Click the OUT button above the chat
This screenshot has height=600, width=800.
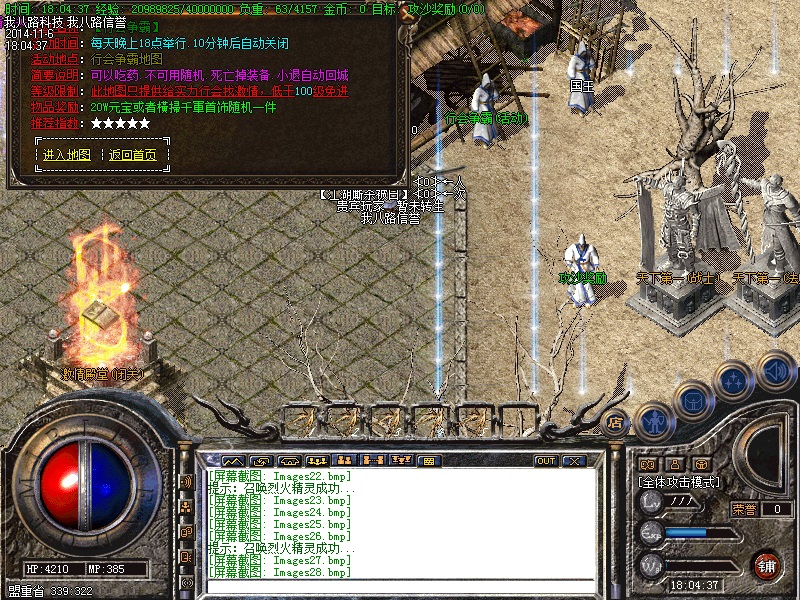(546, 461)
